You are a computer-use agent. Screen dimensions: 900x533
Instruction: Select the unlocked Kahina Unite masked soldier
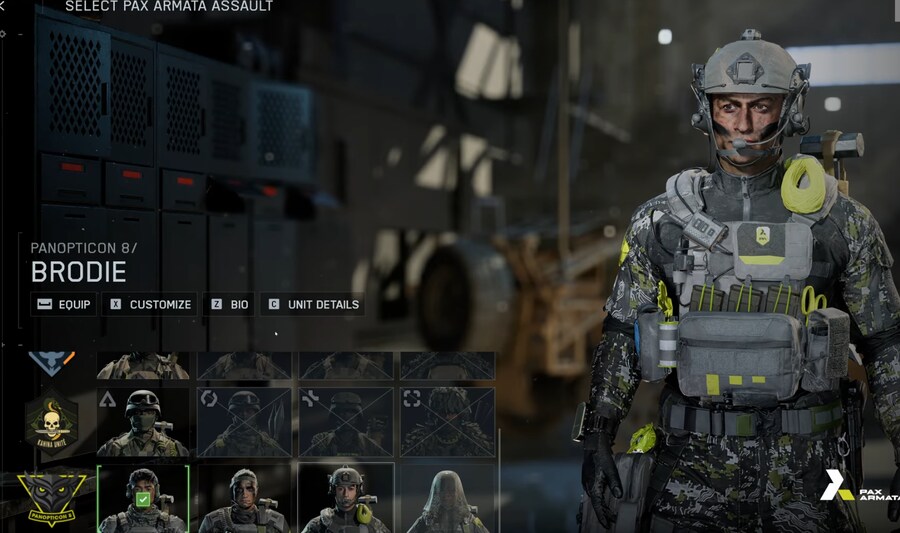142,422
